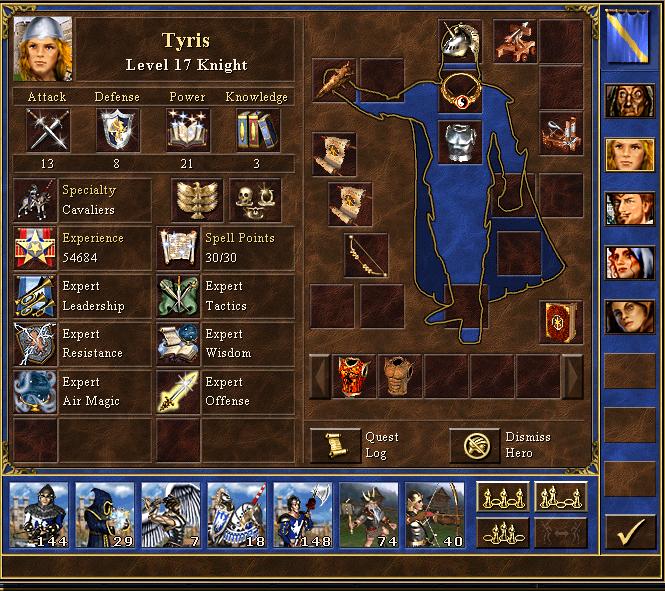Show Expert Air Magic skill details

[x=35, y=391]
